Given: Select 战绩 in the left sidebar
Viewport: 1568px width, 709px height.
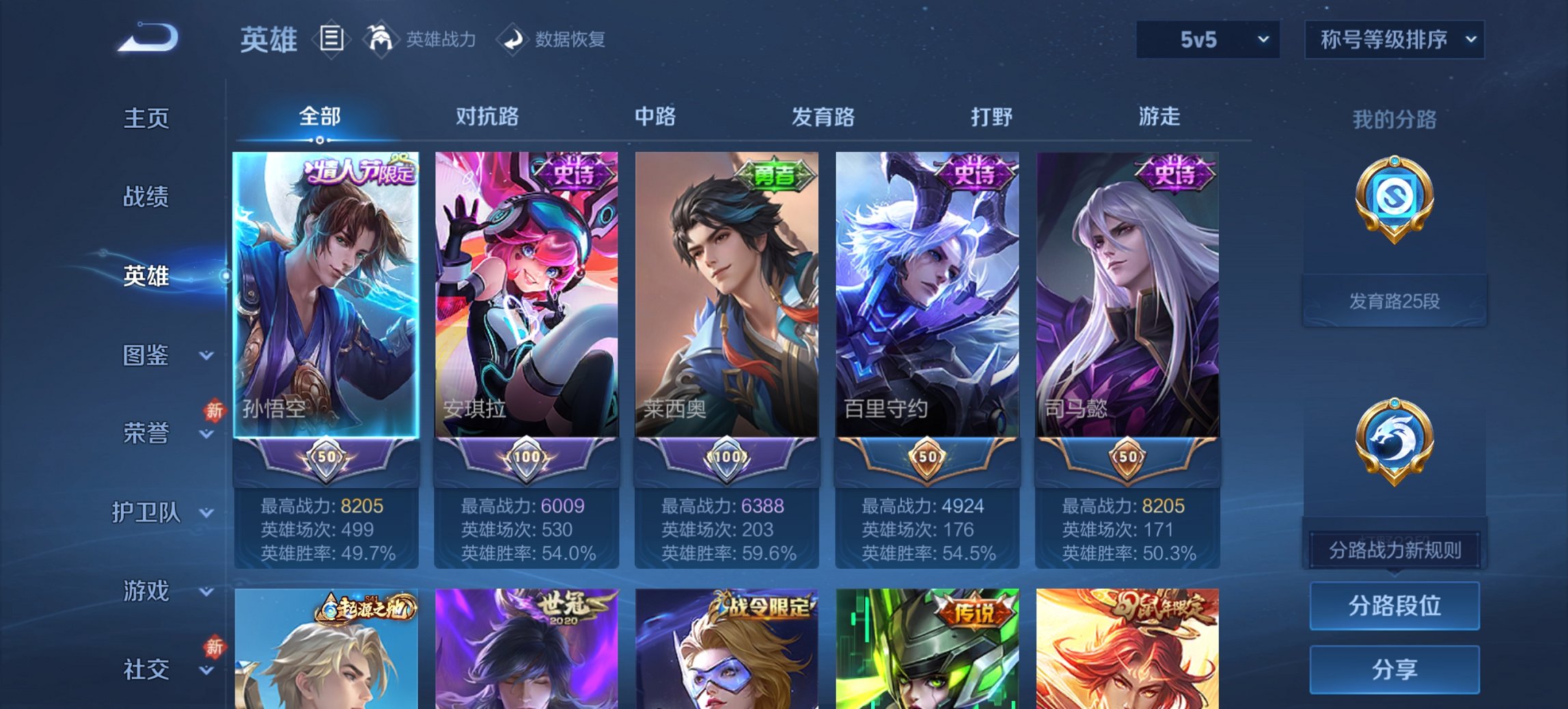Looking at the screenshot, I should coord(147,198).
